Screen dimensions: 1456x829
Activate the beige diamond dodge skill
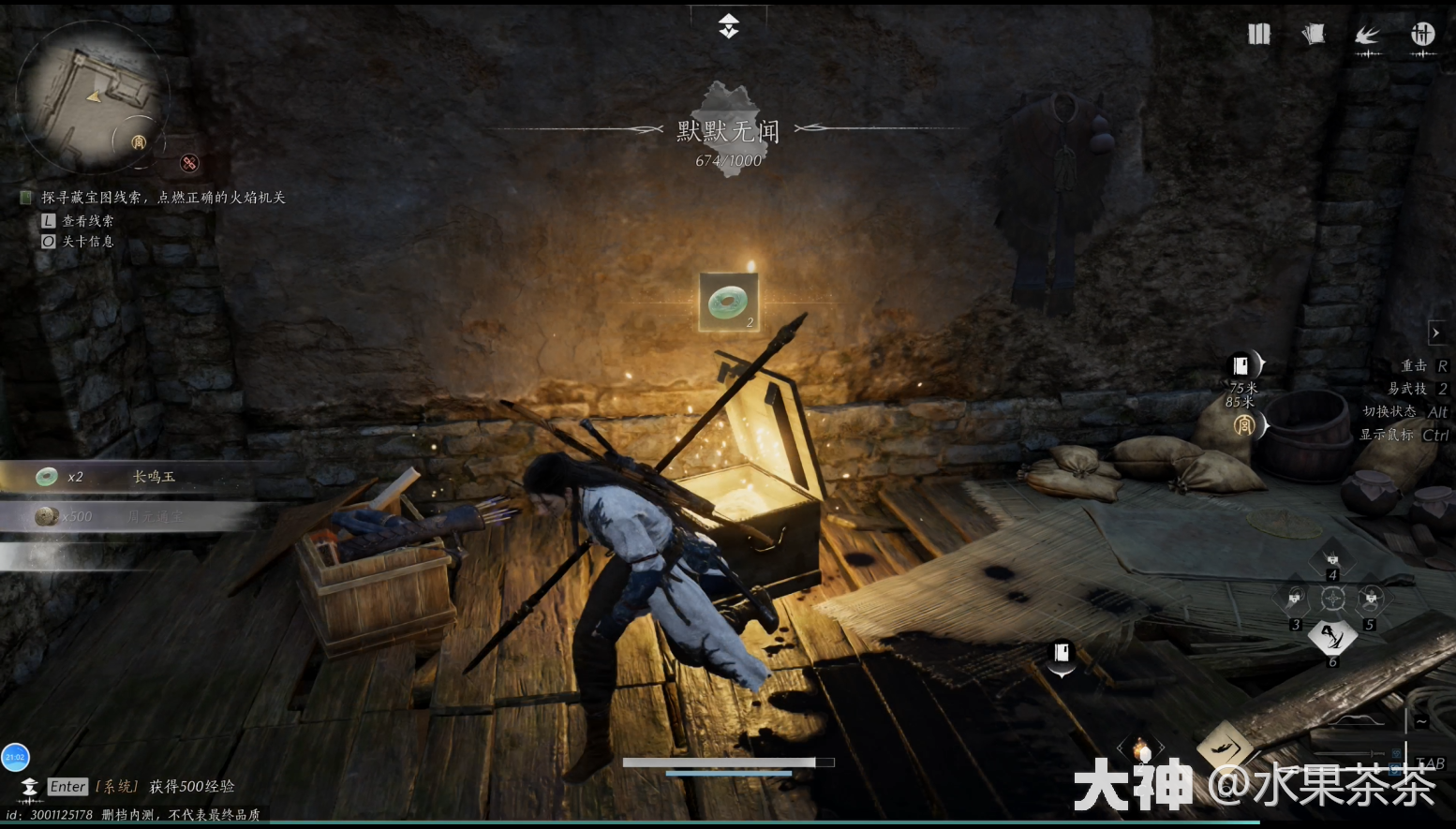click(1223, 747)
